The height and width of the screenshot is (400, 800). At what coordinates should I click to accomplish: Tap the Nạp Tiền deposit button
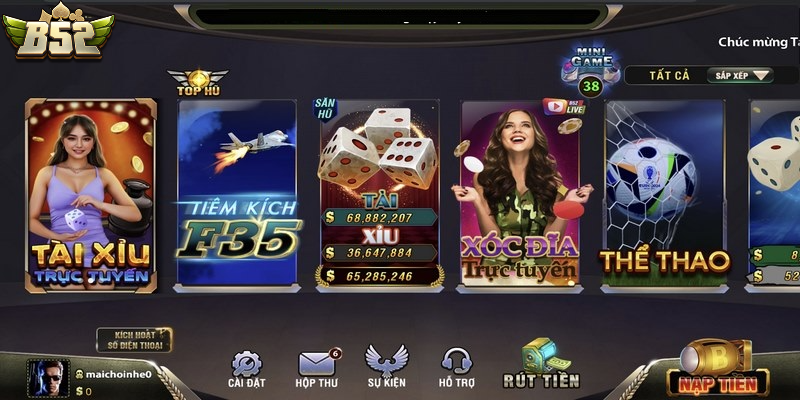click(716, 369)
